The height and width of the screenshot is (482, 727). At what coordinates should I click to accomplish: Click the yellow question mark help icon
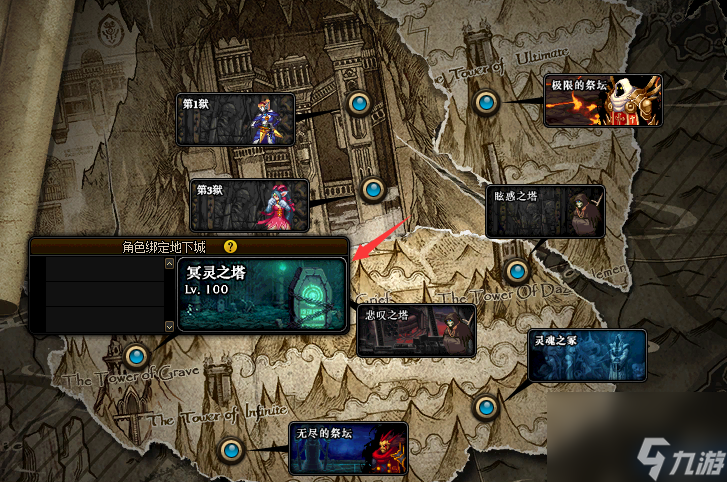[x=230, y=246]
